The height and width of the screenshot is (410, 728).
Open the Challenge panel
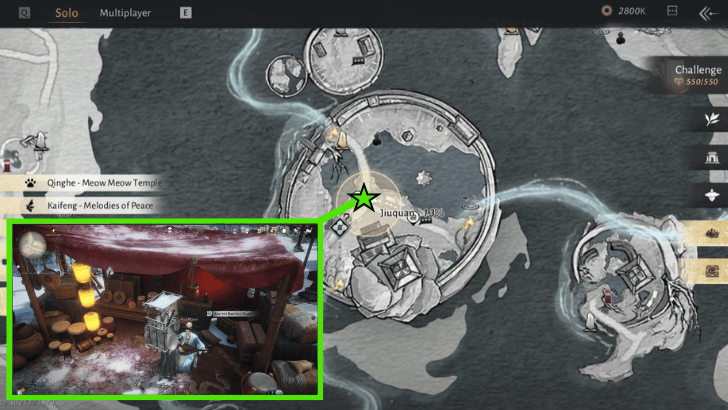(x=697, y=75)
